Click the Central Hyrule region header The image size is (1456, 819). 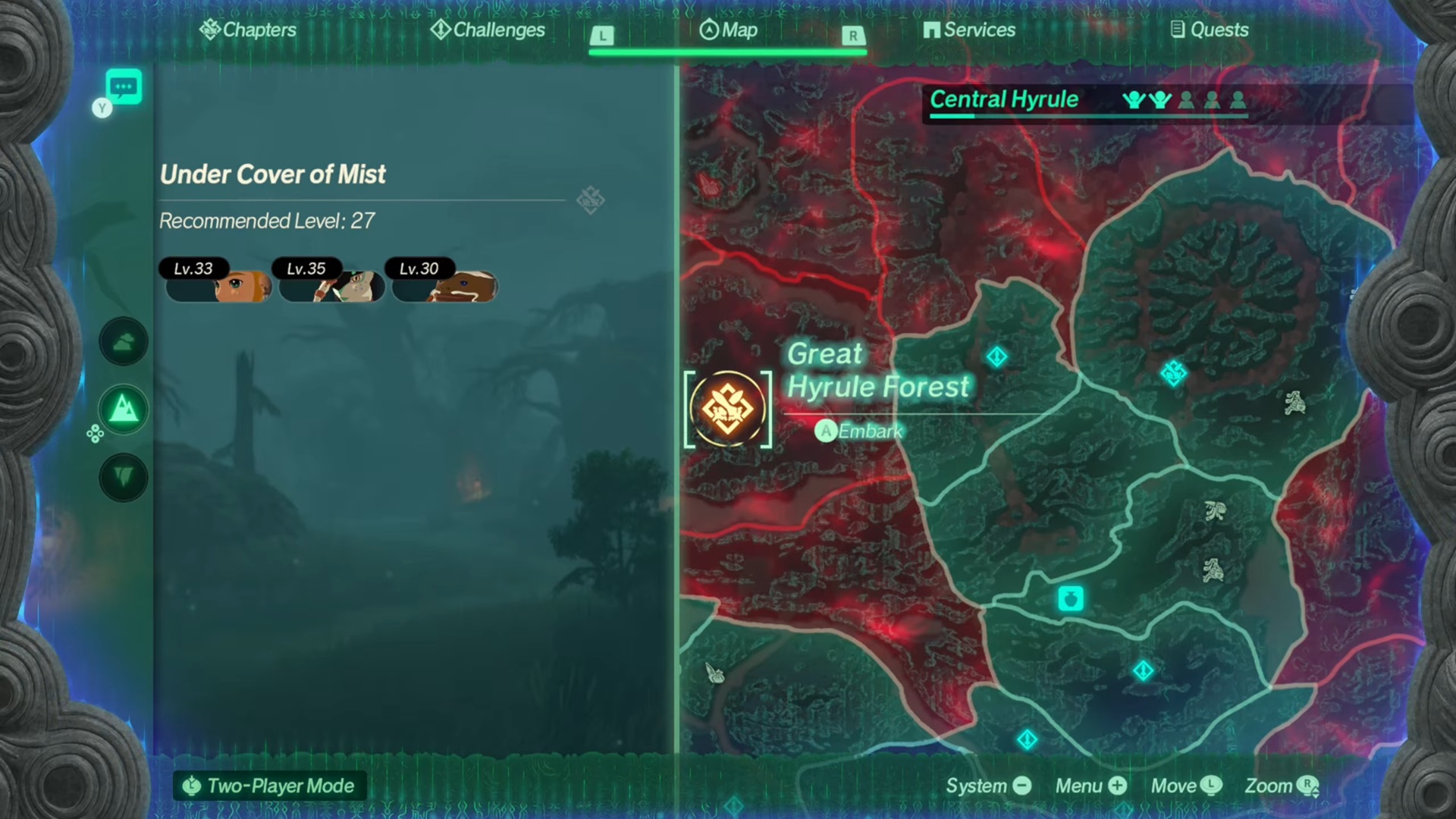point(1004,99)
